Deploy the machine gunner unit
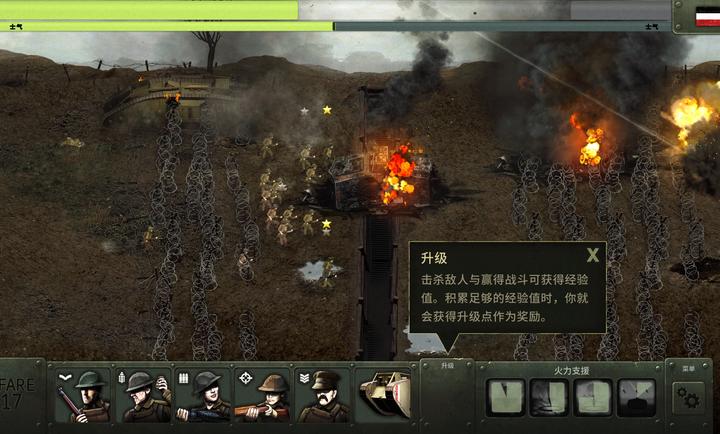 pos(203,395)
